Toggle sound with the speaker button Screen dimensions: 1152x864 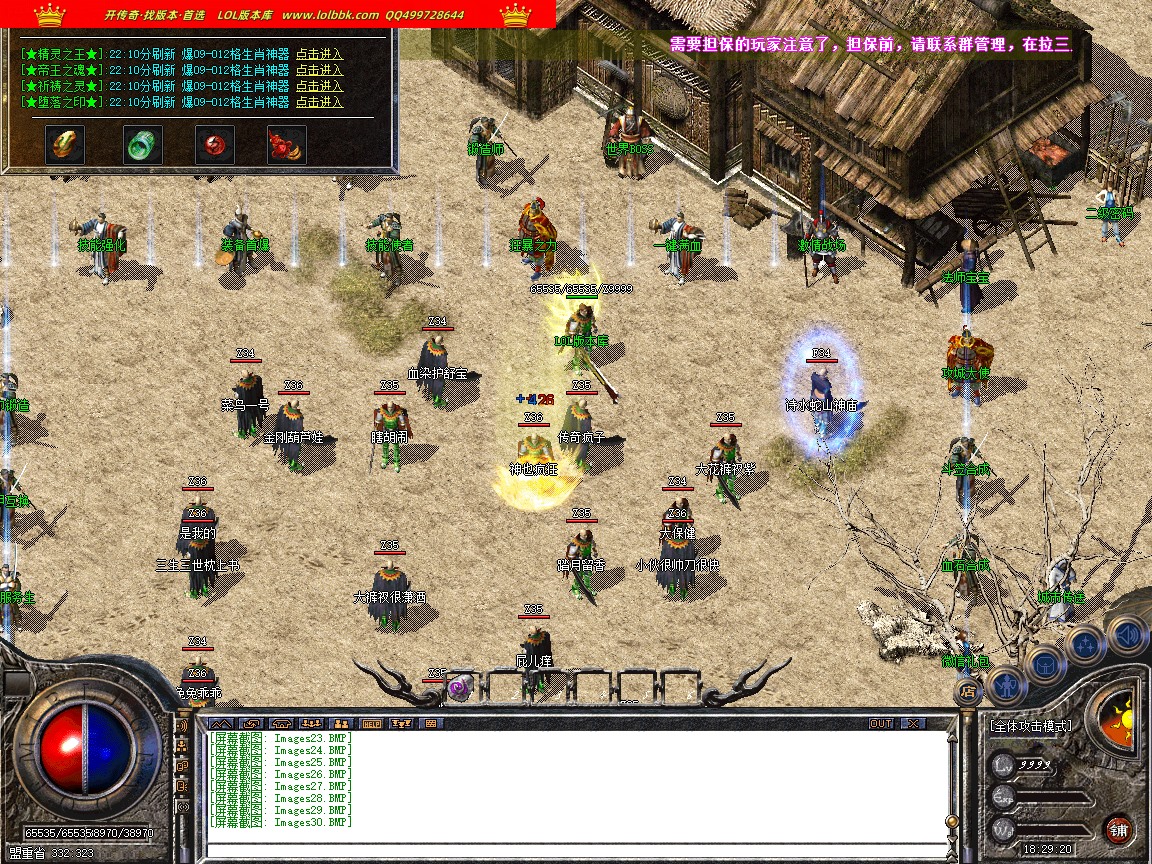(1126, 632)
